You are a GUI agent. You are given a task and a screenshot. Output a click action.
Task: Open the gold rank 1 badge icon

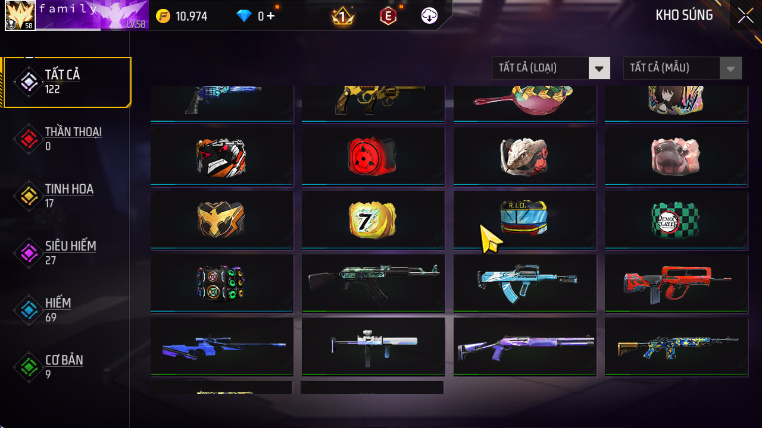(341, 16)
